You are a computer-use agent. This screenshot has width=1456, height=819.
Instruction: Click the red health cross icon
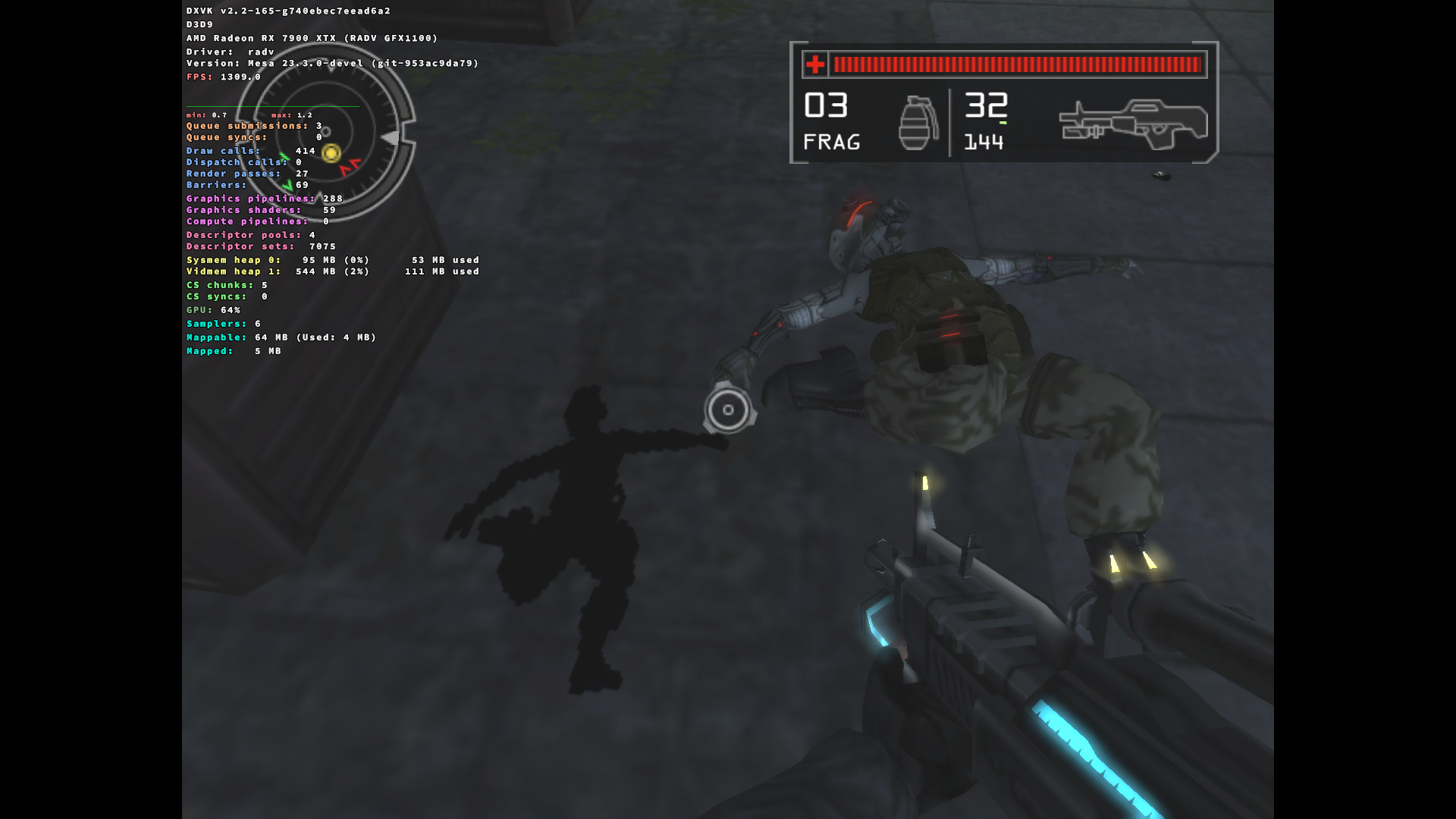pyautogui.click(x=814, y=65)
